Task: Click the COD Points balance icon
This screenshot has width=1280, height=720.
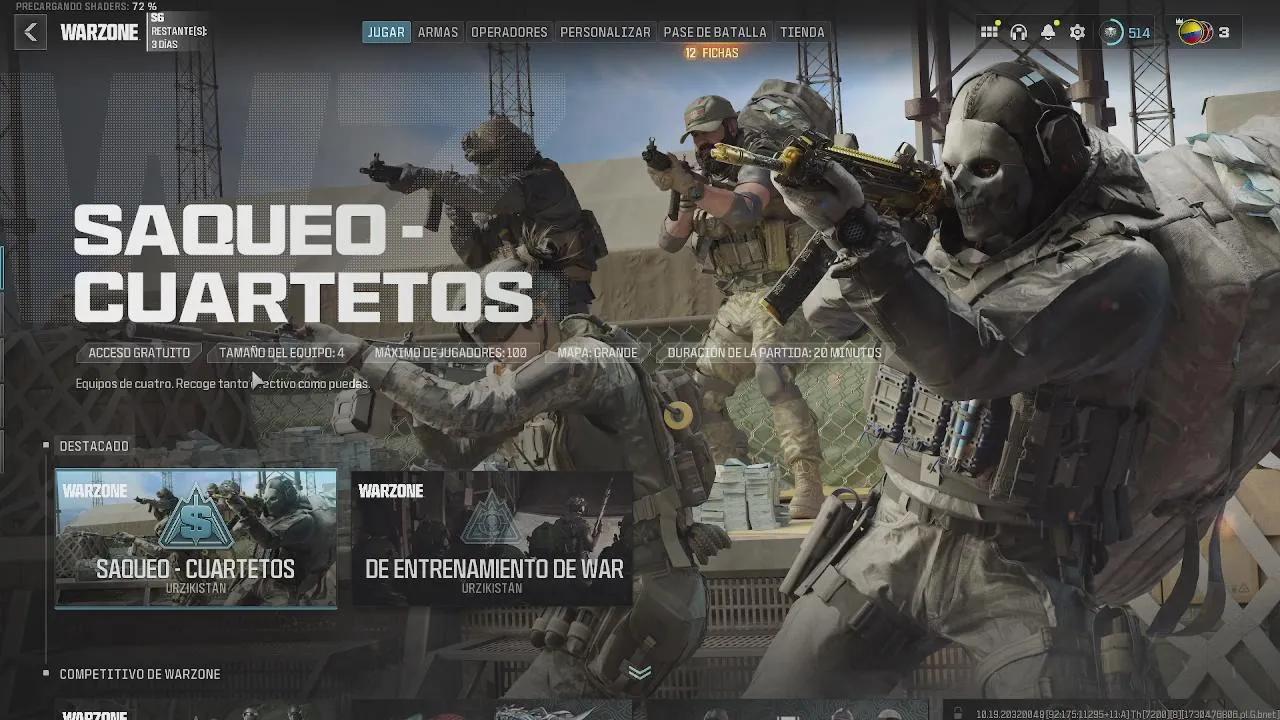Action: point(1110,32)
